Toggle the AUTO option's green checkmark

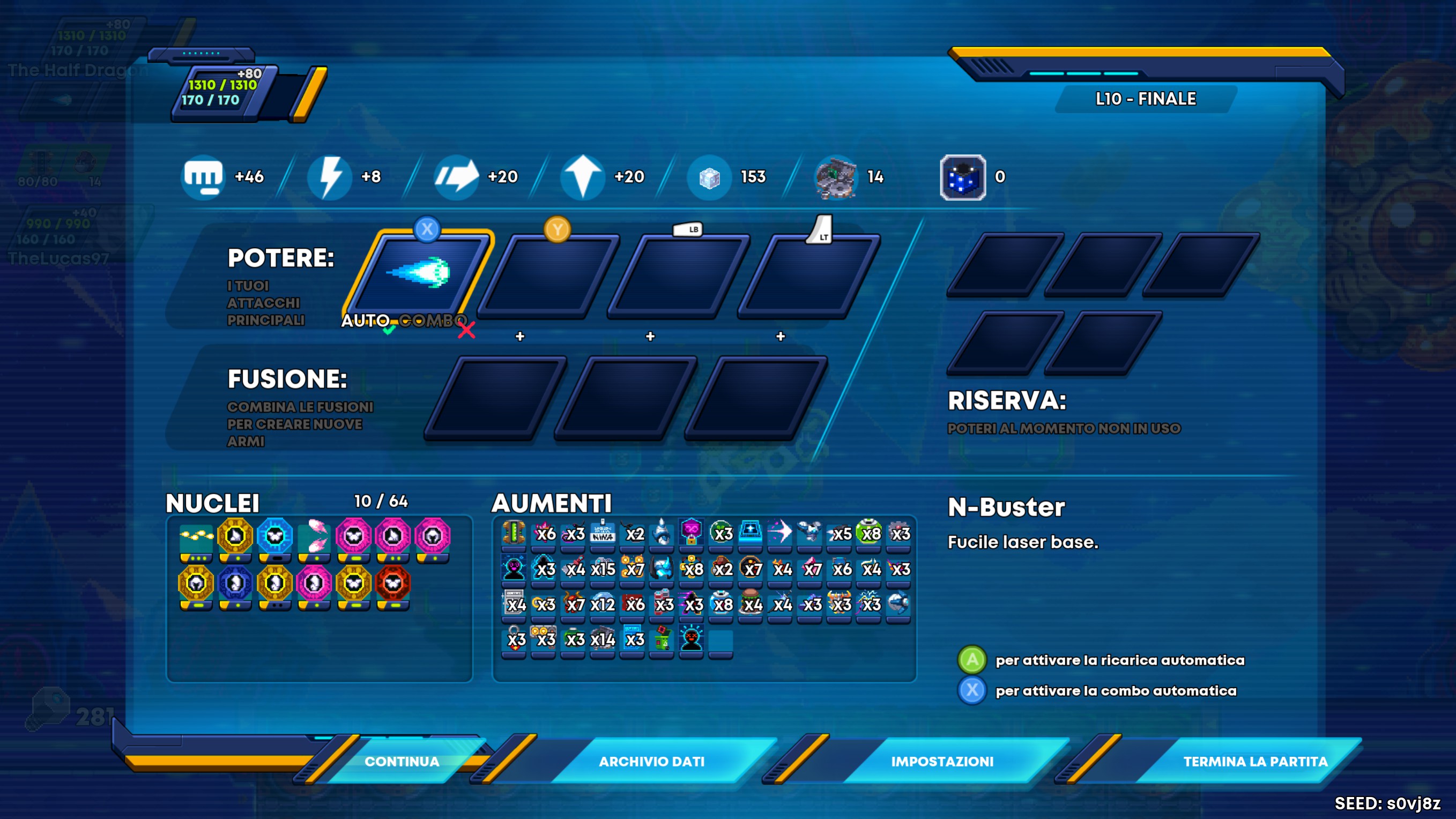coord(388,330)
